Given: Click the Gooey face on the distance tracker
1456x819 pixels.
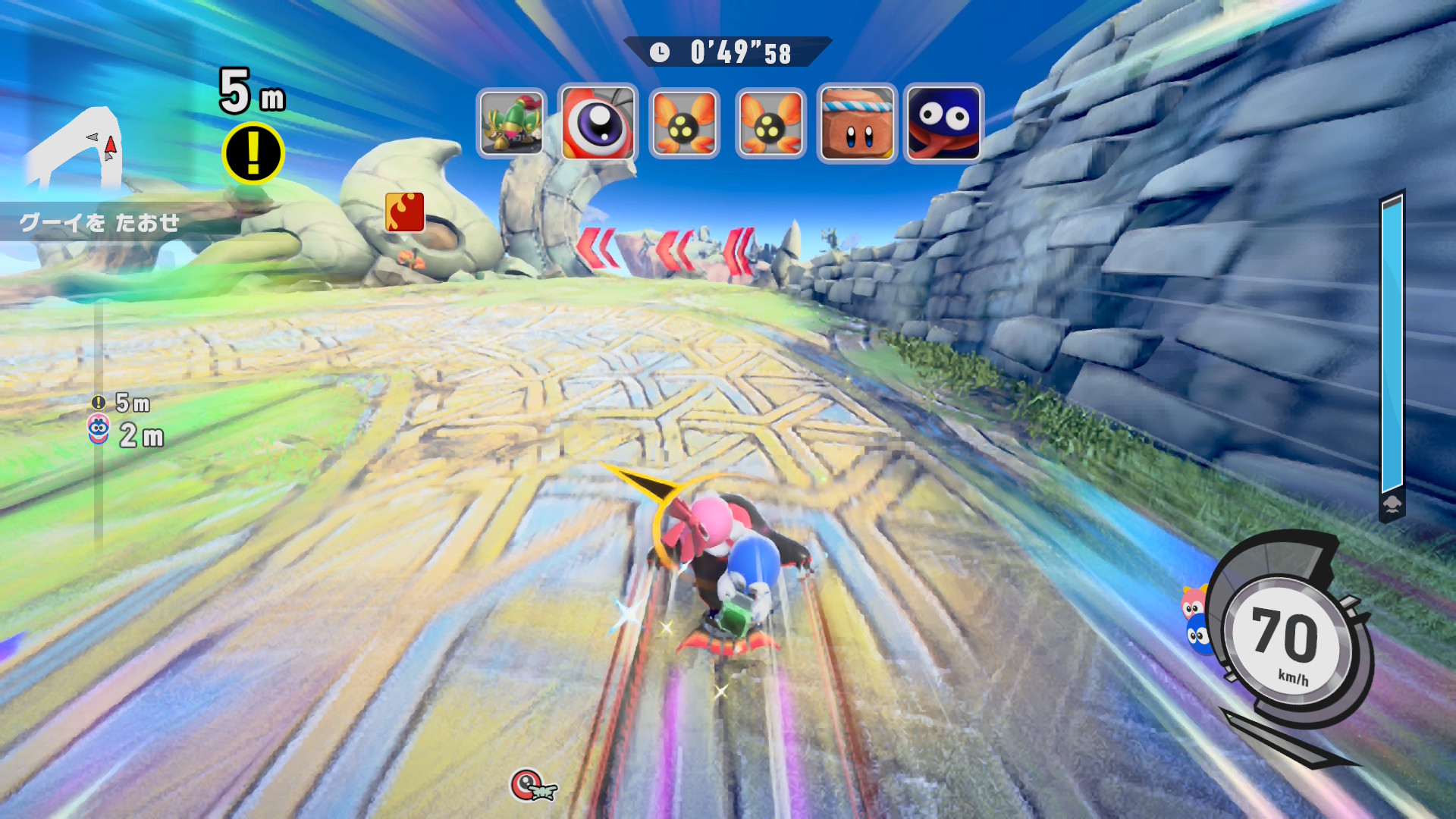Looking at the screenshot, I should coord(99,429).
